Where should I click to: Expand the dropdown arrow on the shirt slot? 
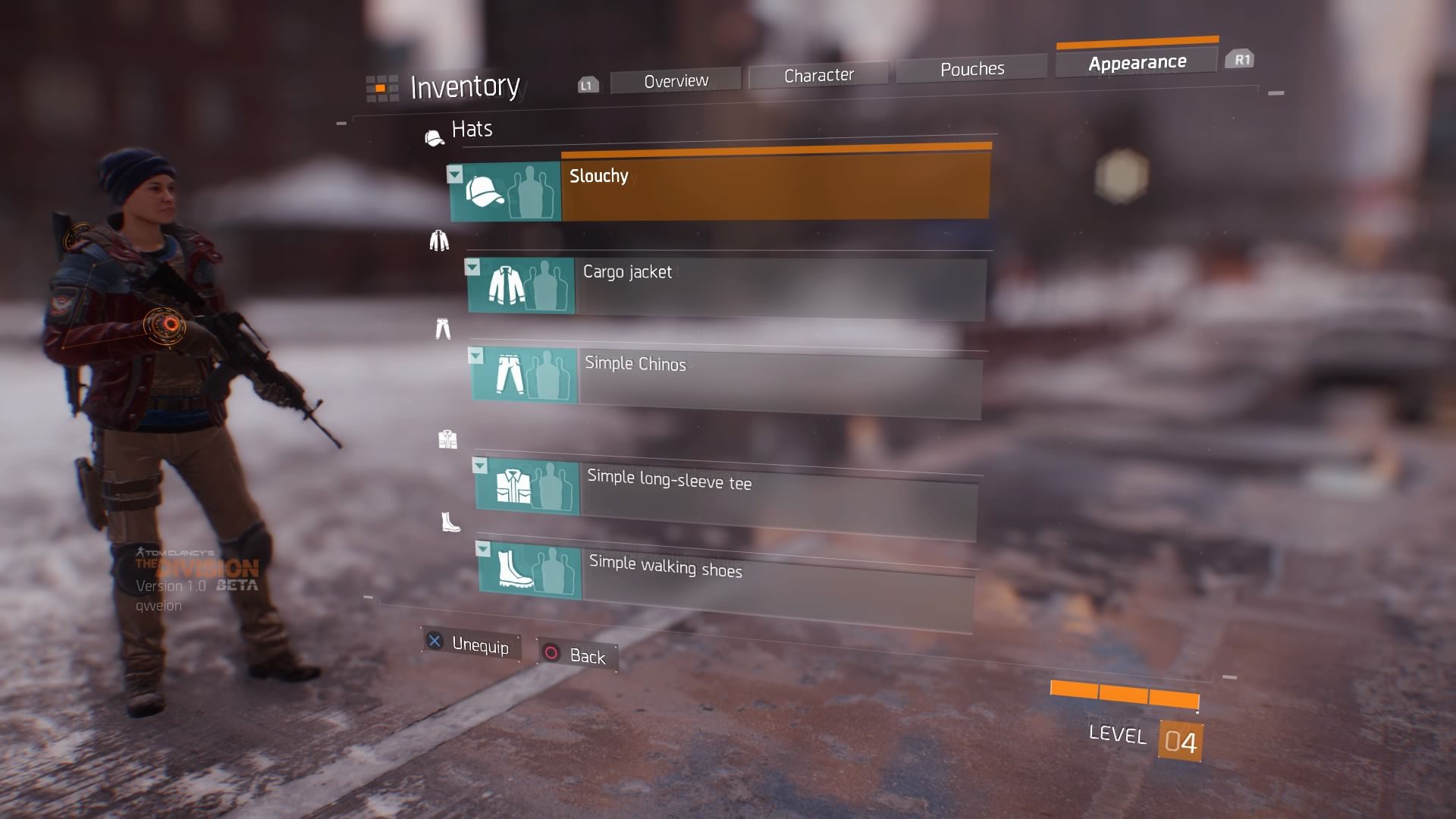tap(480, 465)
